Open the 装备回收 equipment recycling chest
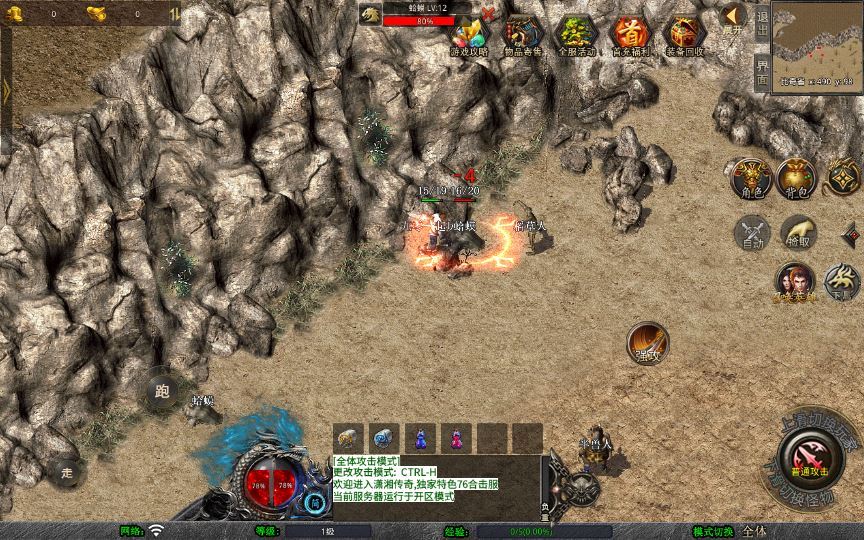Screen dimensions: 864x540 coord(684,36)
